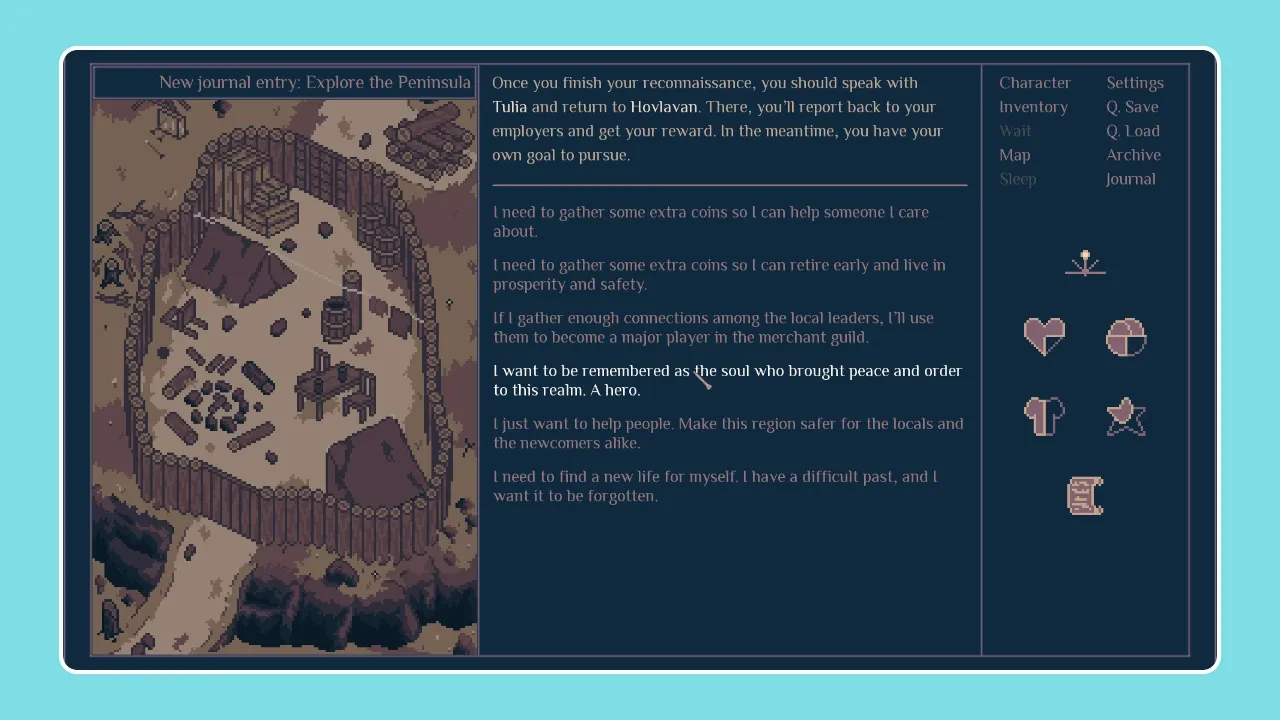1280x720 pixels.
Task: Select the hero peace-and-order goal option
Action: 727,380
